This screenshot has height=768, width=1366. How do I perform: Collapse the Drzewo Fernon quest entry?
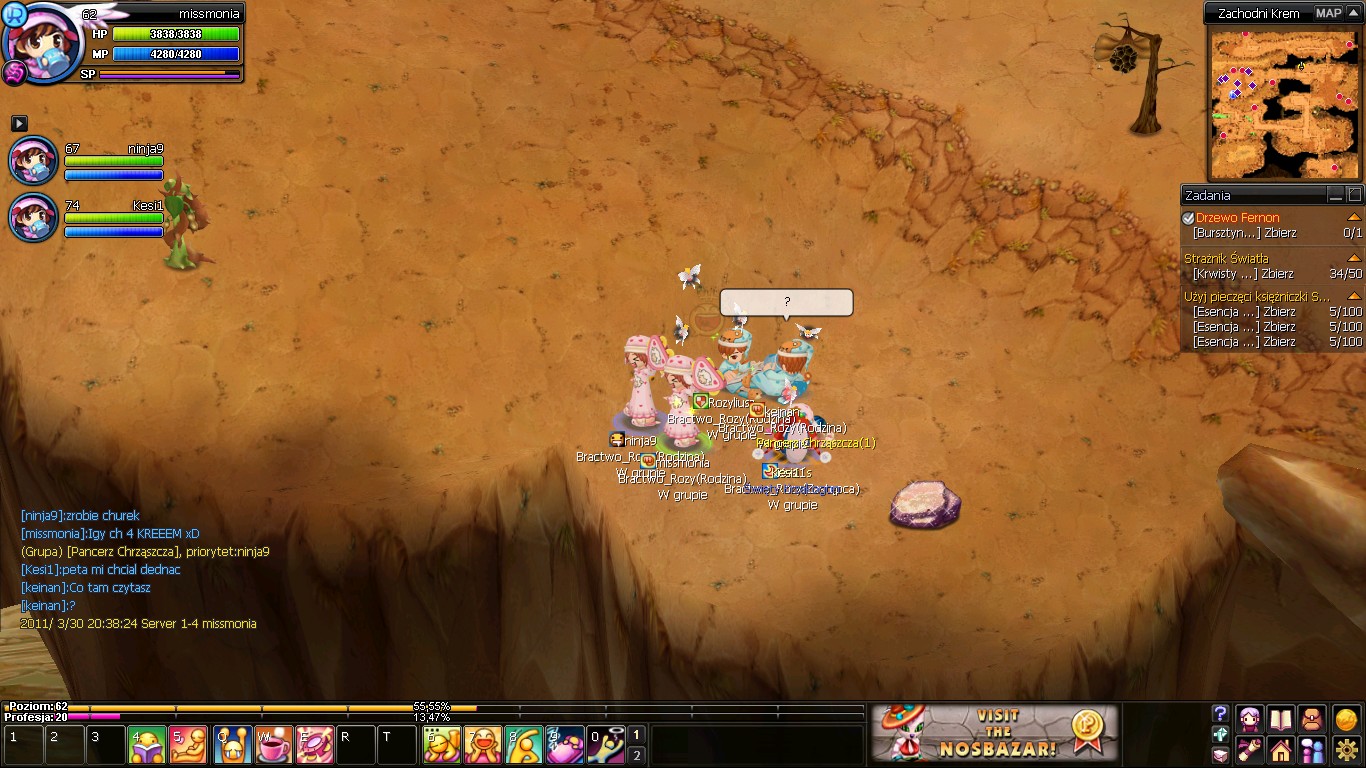click(x=1354, y=217)
